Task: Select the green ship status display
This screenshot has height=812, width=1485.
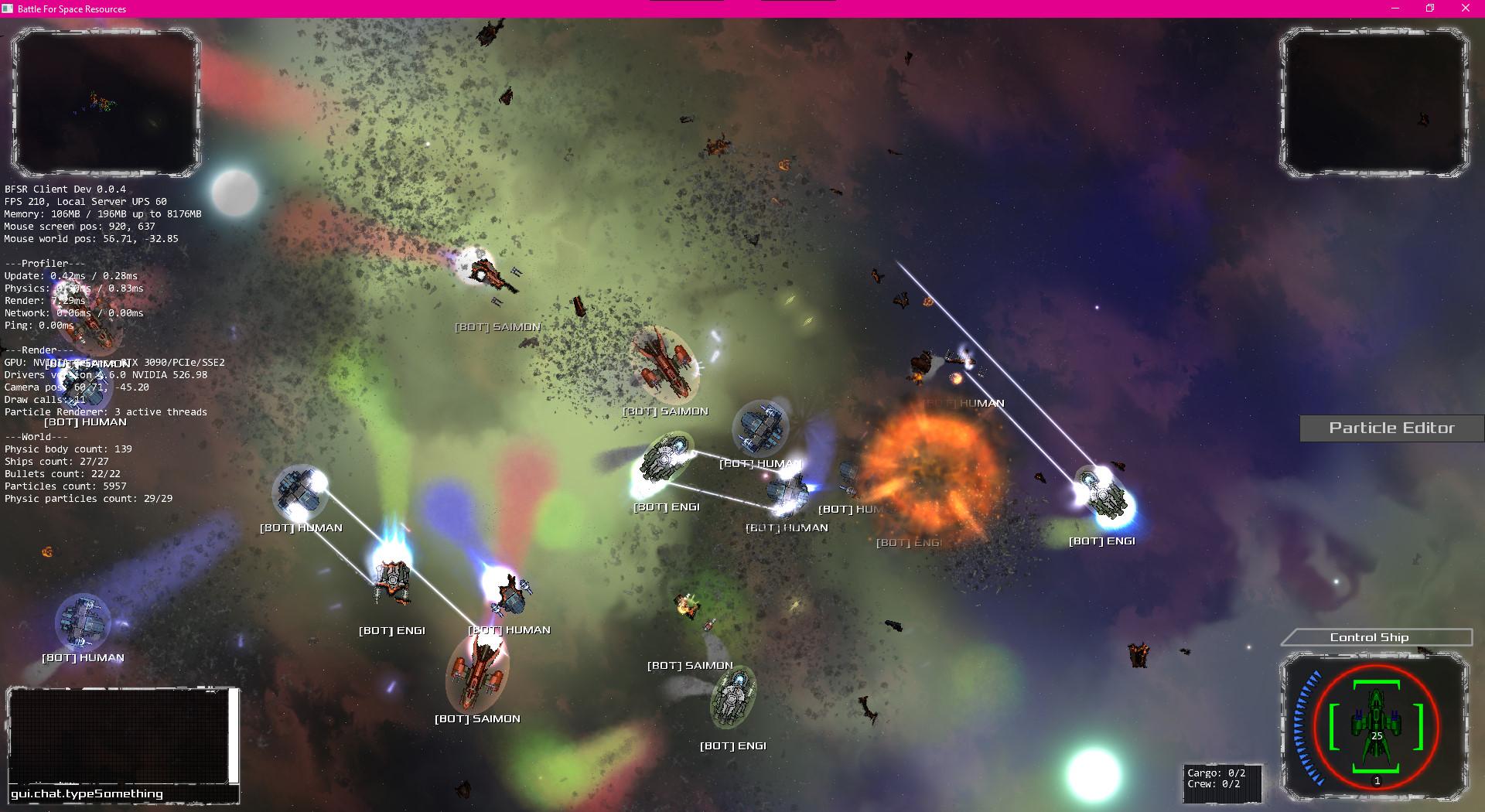Action: 1376,726
